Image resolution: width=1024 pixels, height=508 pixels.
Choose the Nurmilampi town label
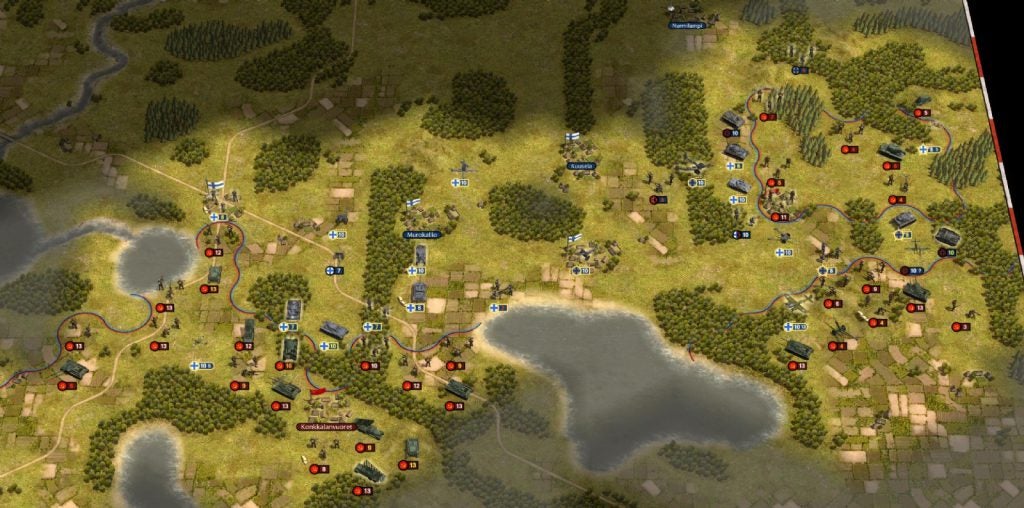point(689,23)
